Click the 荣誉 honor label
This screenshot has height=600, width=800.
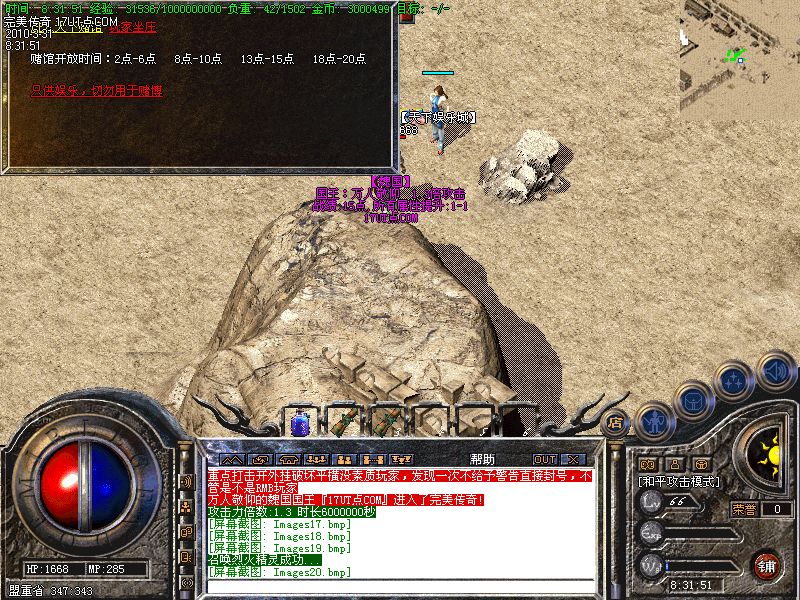743,509
